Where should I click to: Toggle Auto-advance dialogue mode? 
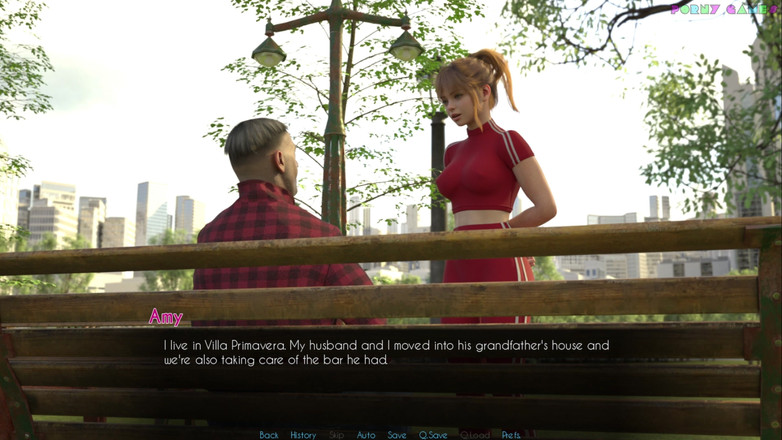(366, 435)
